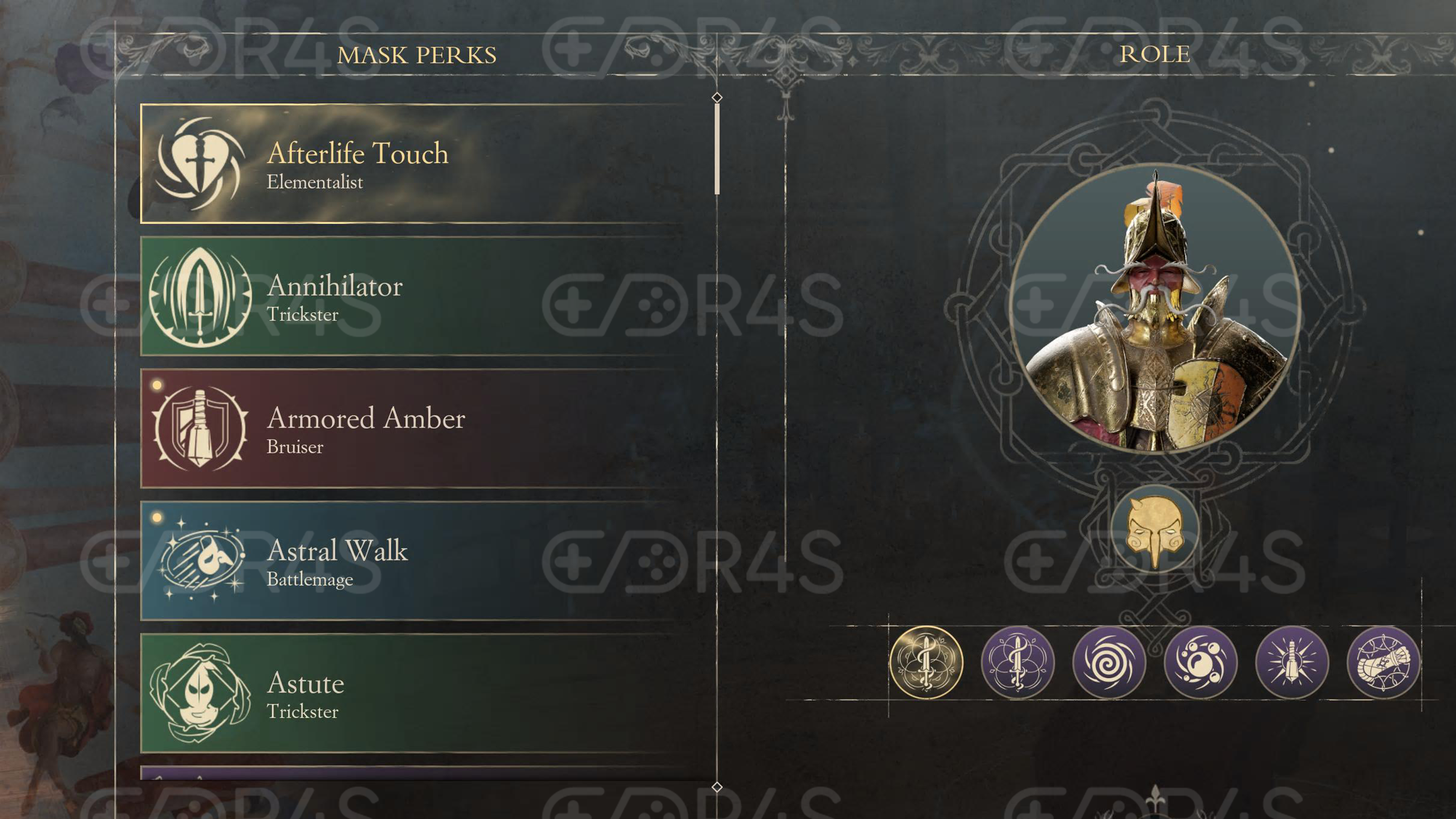Select the orbiting bubbles role icon
The image size is (1456, 819).
pos(1200,662)
